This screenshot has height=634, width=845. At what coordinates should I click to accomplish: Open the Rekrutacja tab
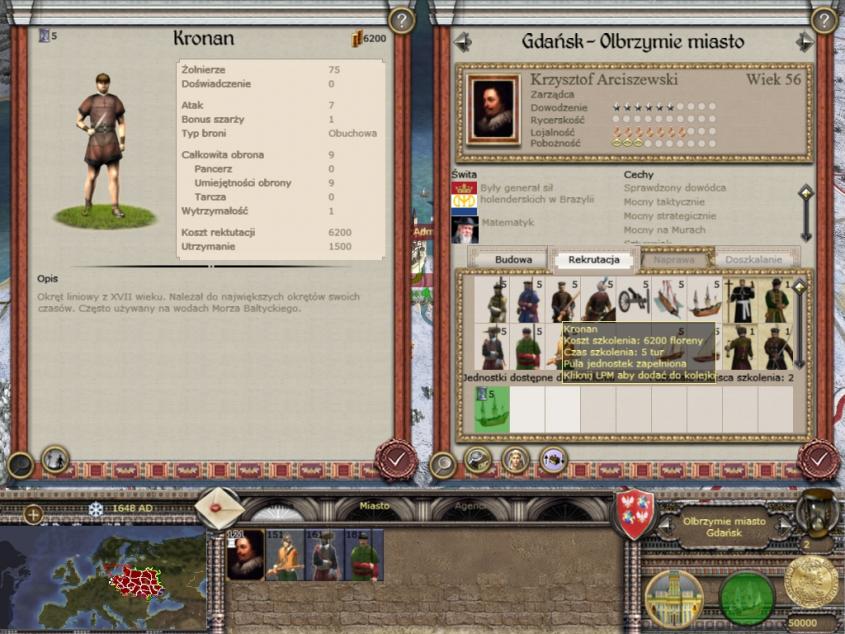[x=594, y=259]
